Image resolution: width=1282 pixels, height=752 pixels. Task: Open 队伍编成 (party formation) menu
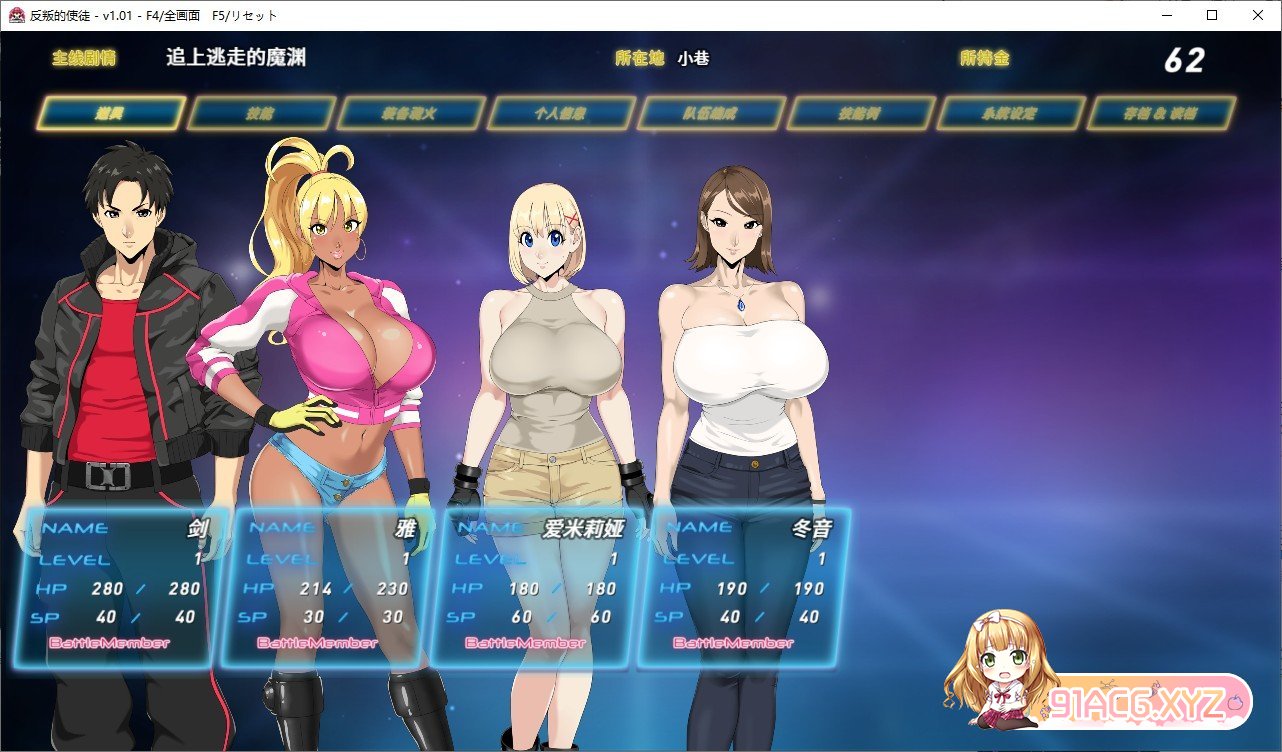coord(711,113)
